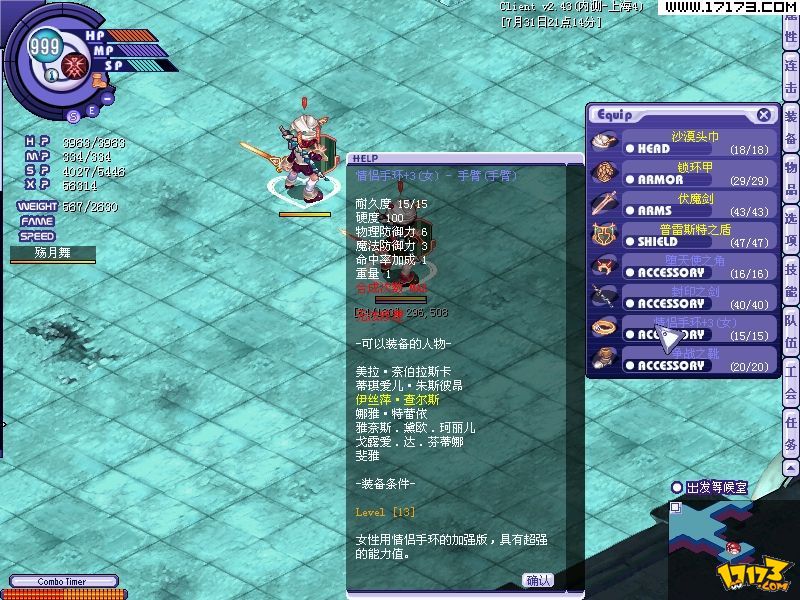Select the 争战之靴 accessory slot
The width and height of the screenshot is (800, 600).
pos(680,359)
